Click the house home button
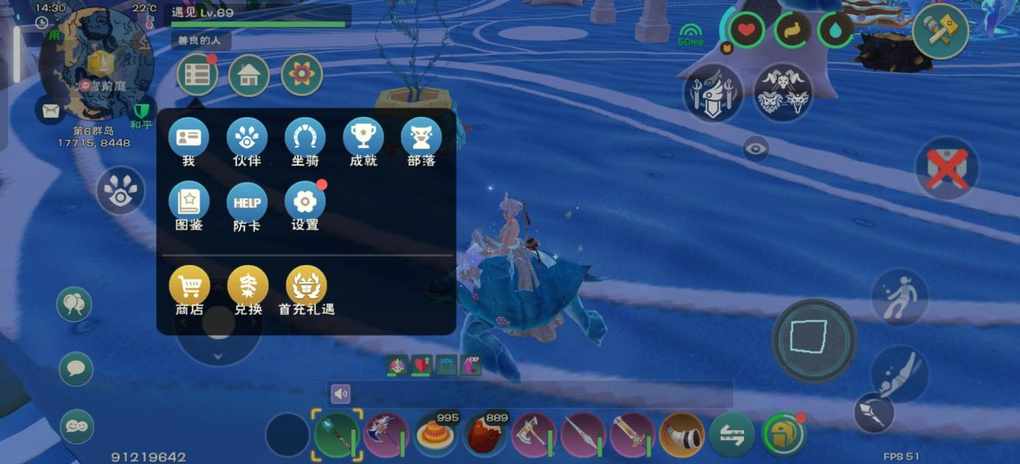The width and height of the screenshot is (1020, 464). click(x=249, y=75)
